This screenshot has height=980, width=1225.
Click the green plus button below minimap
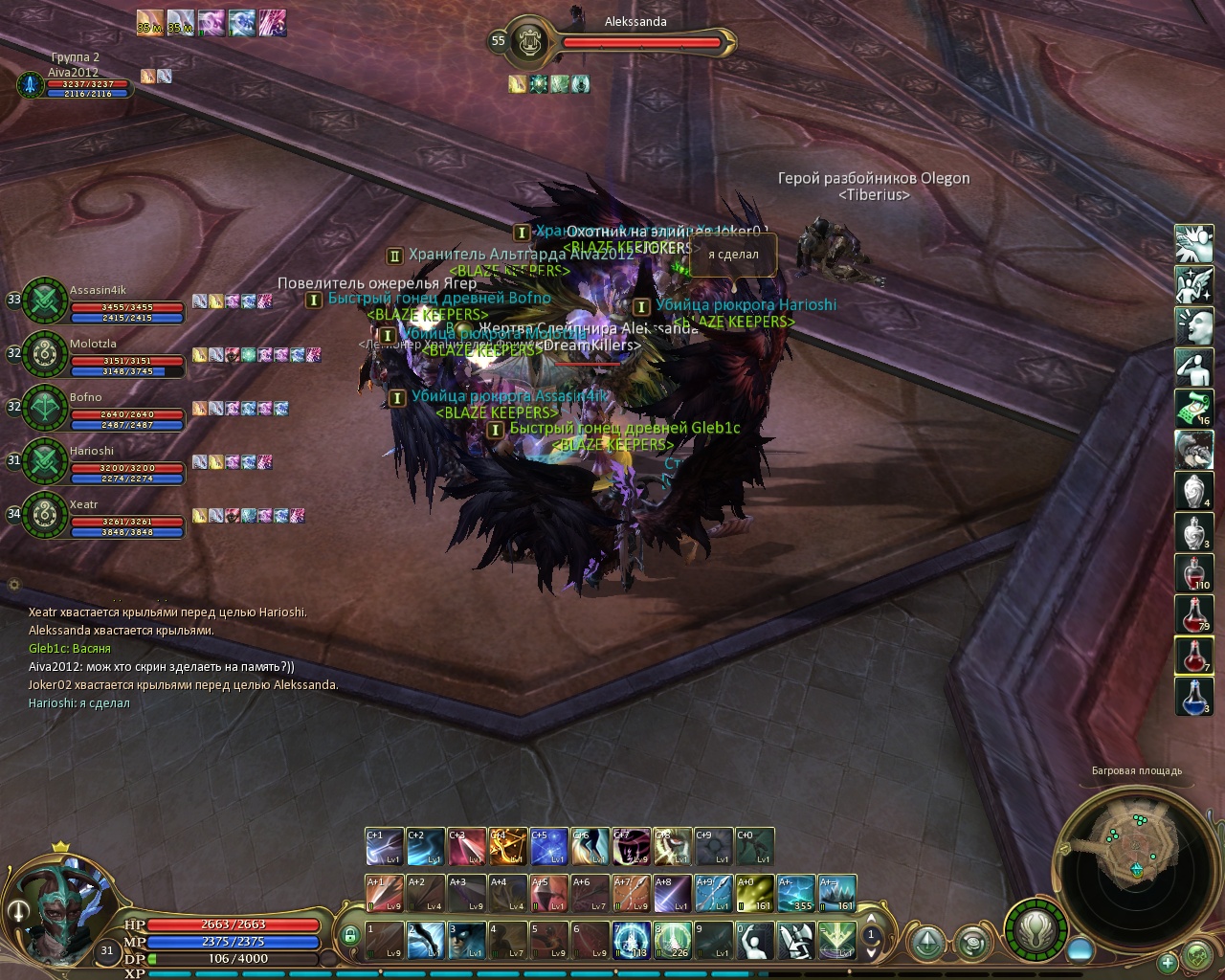pyautogui.click(x=1168, y=962)
